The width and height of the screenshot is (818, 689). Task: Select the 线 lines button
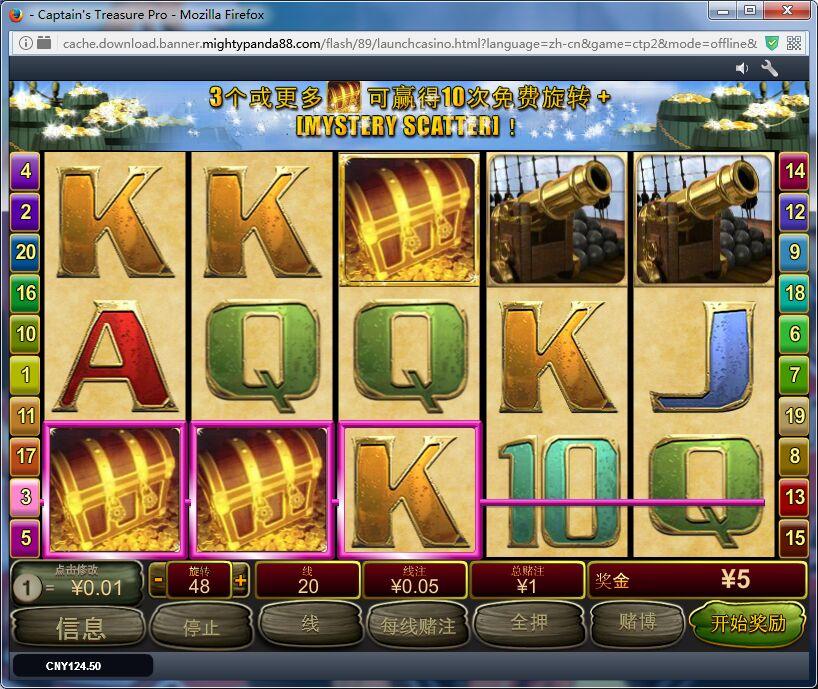310,624
